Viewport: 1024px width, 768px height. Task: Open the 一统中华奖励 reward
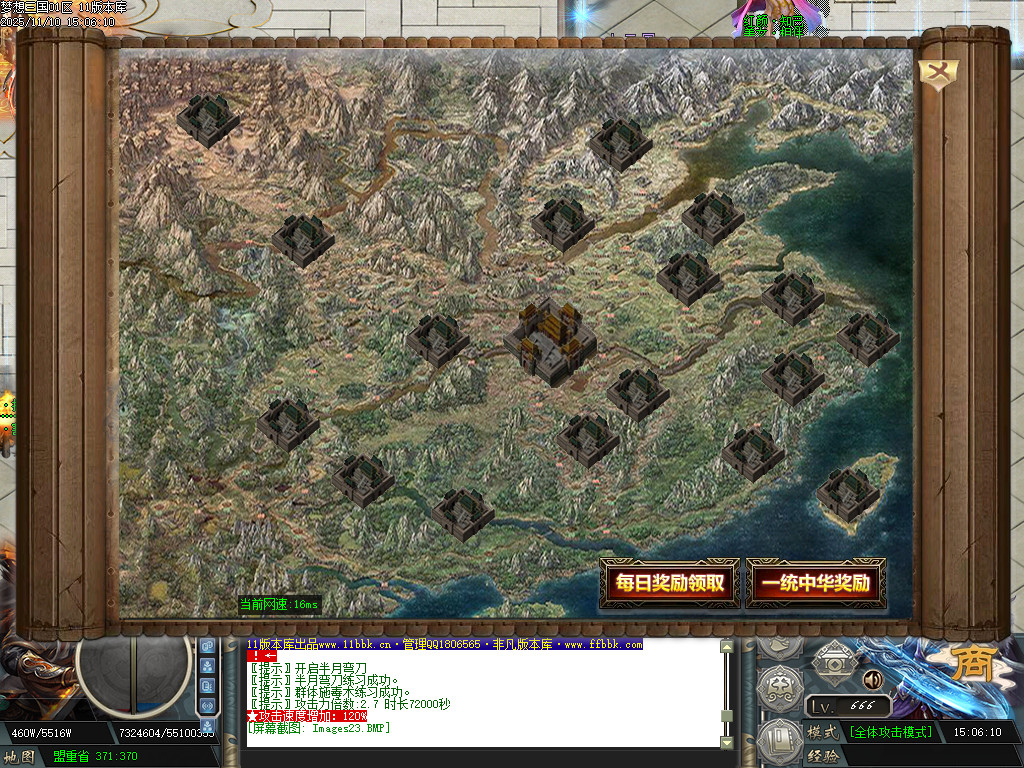coord(815,584)
